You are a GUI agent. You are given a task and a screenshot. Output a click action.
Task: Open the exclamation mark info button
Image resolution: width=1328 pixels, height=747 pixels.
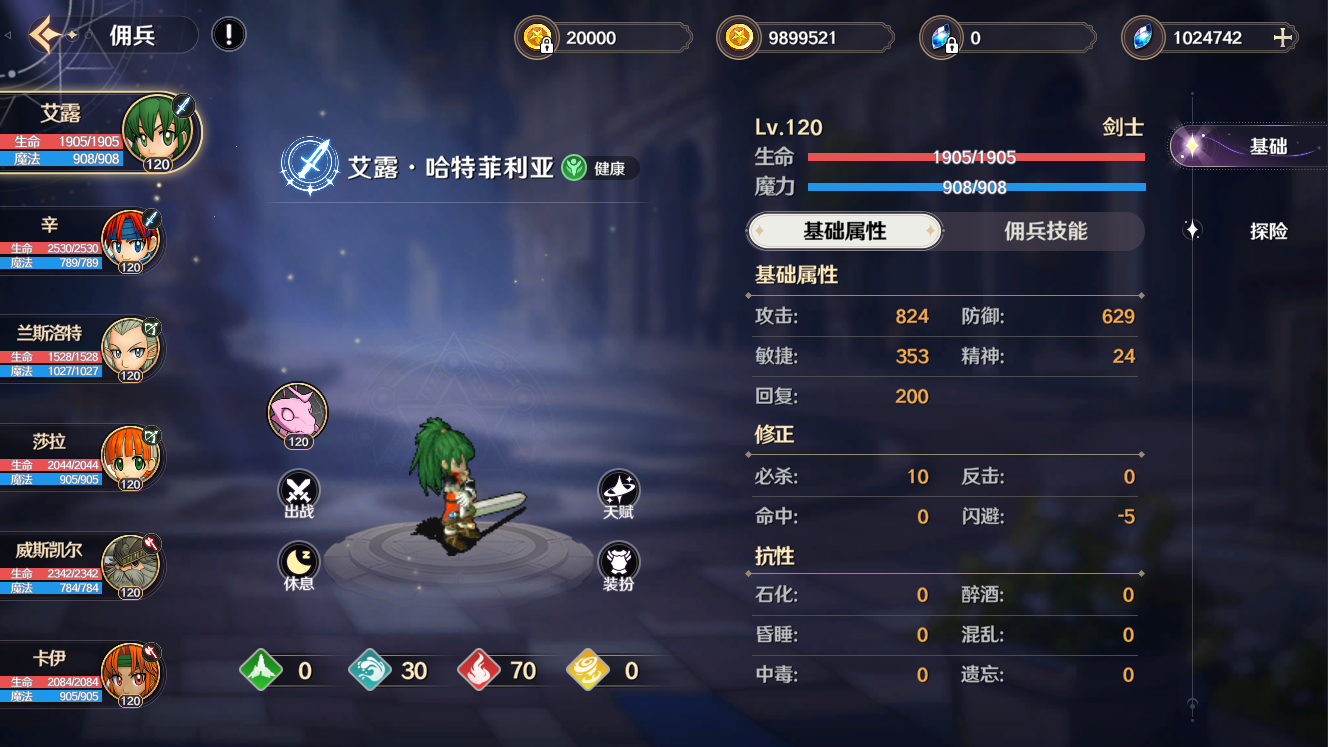click(229, 36)
